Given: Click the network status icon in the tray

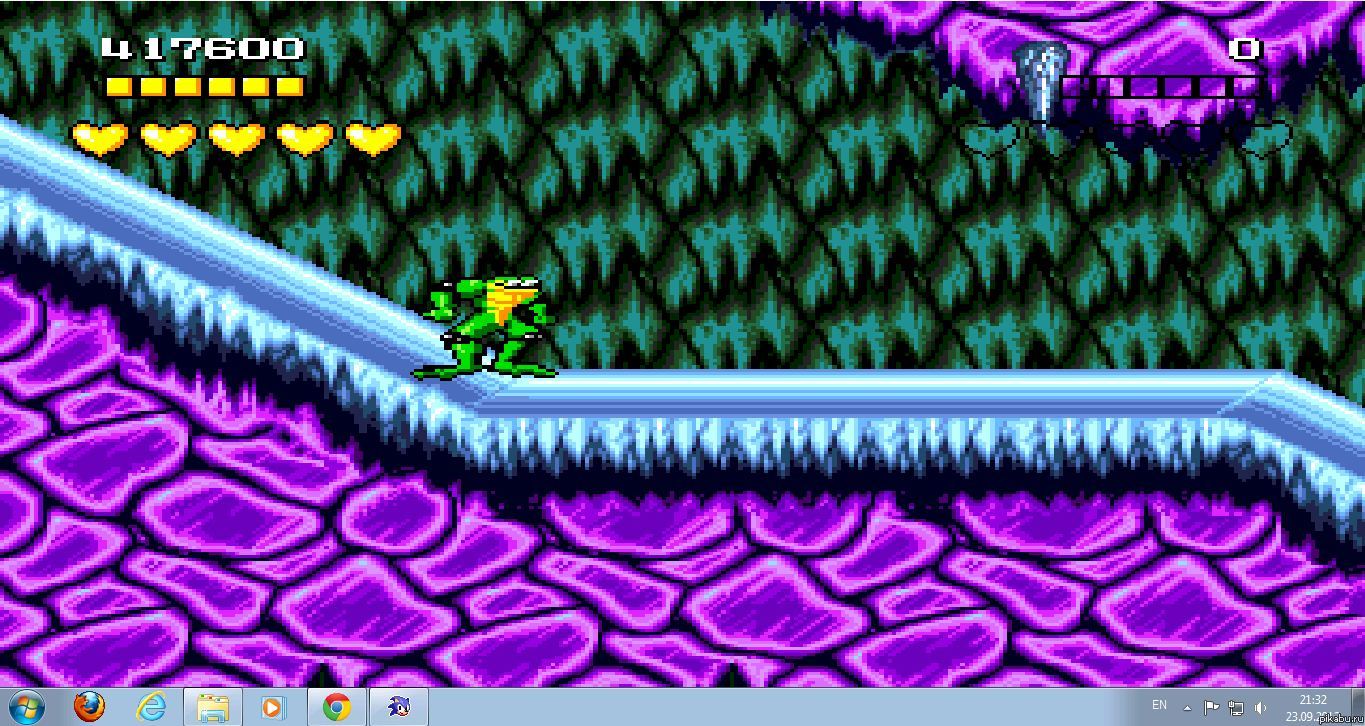Looking at the screenshot, I should (1234, 707).
